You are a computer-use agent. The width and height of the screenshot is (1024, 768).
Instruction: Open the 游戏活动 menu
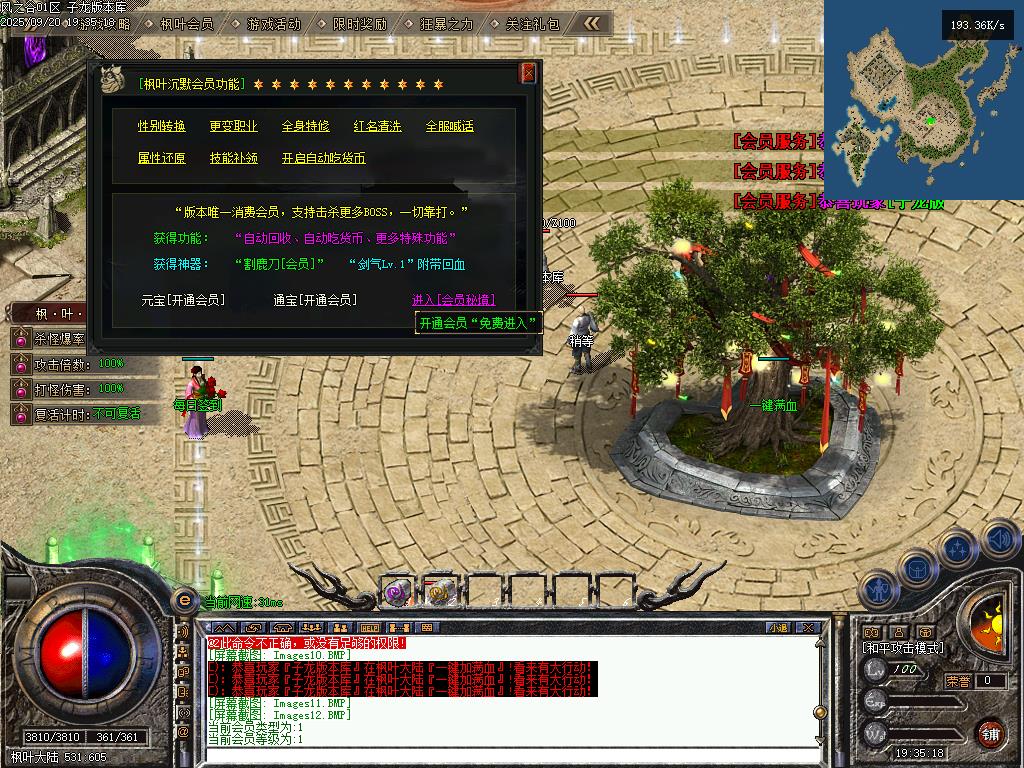coord(272,23)
